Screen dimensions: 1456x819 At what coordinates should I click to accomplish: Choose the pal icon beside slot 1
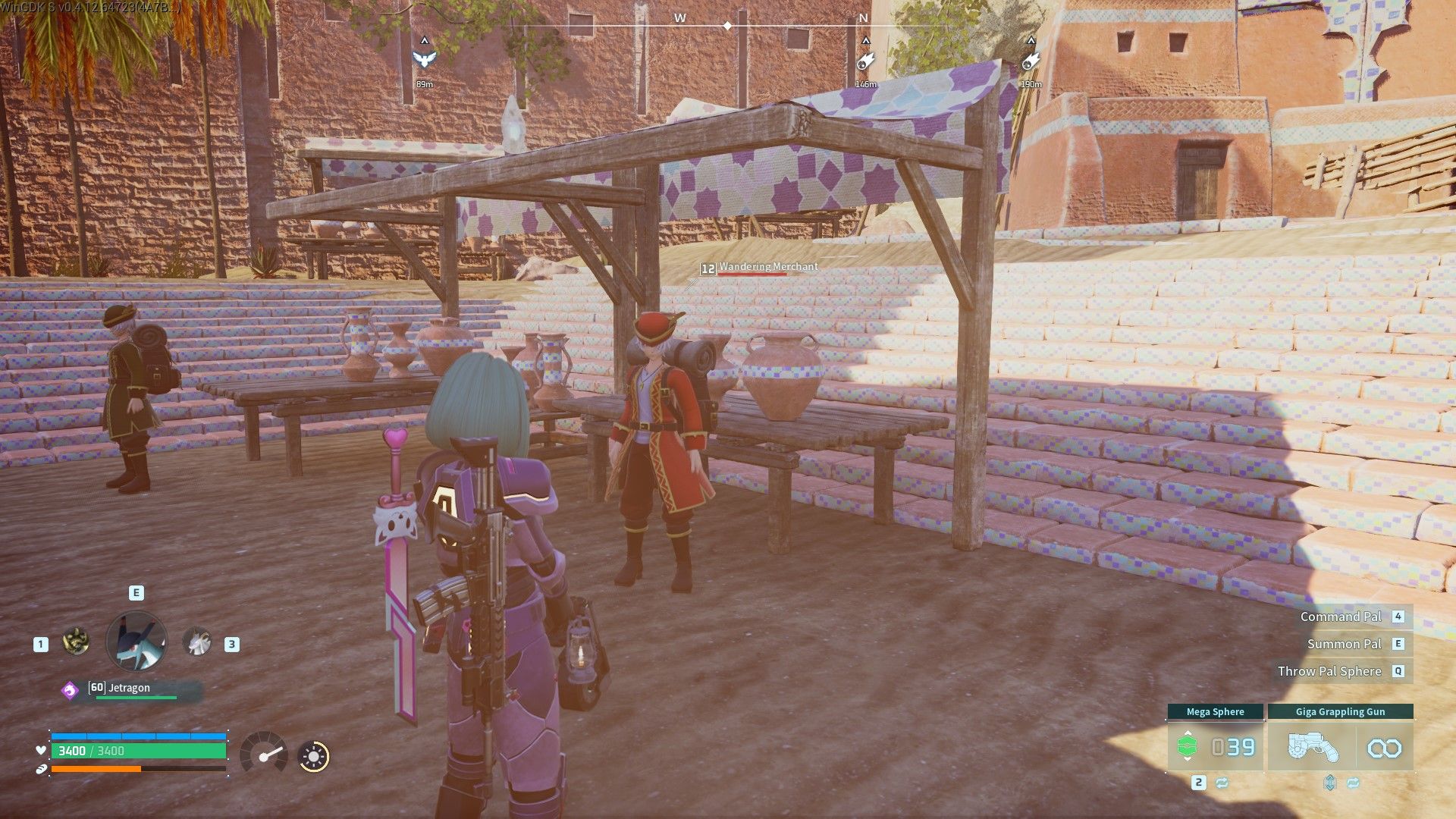pos(76,642)
